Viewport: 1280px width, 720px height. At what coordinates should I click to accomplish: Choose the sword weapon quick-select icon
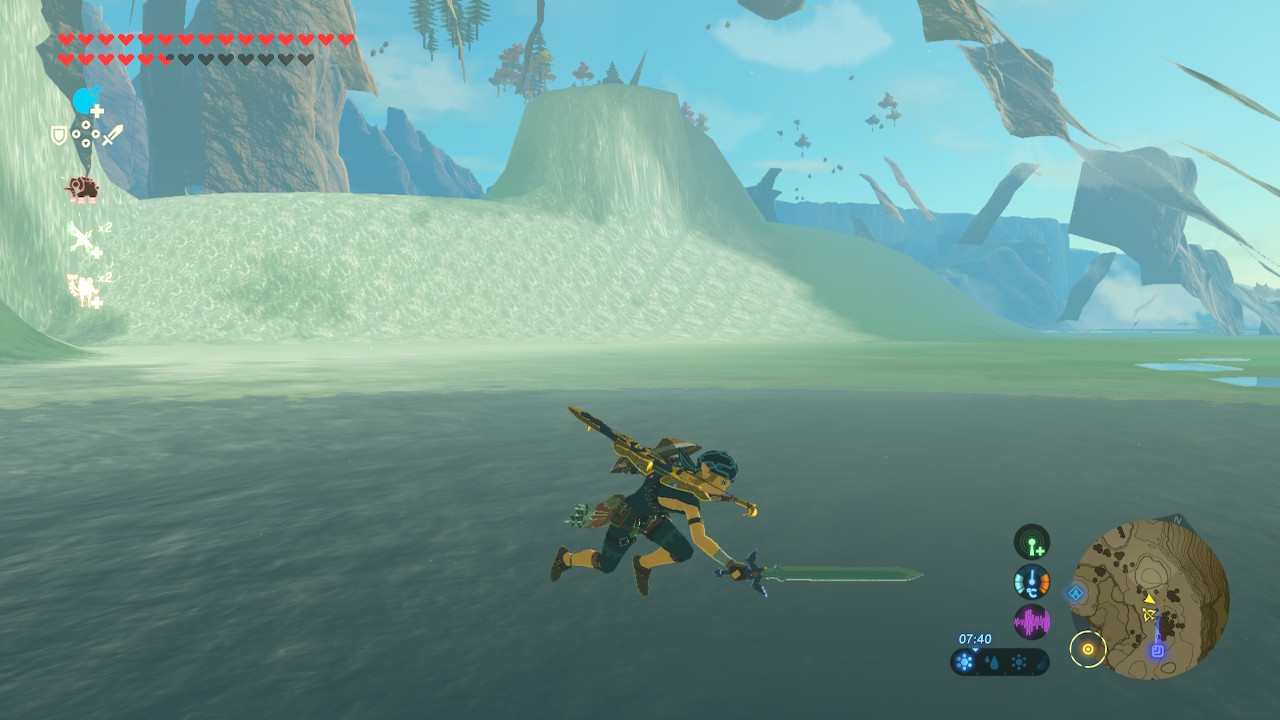coord(112,134)
